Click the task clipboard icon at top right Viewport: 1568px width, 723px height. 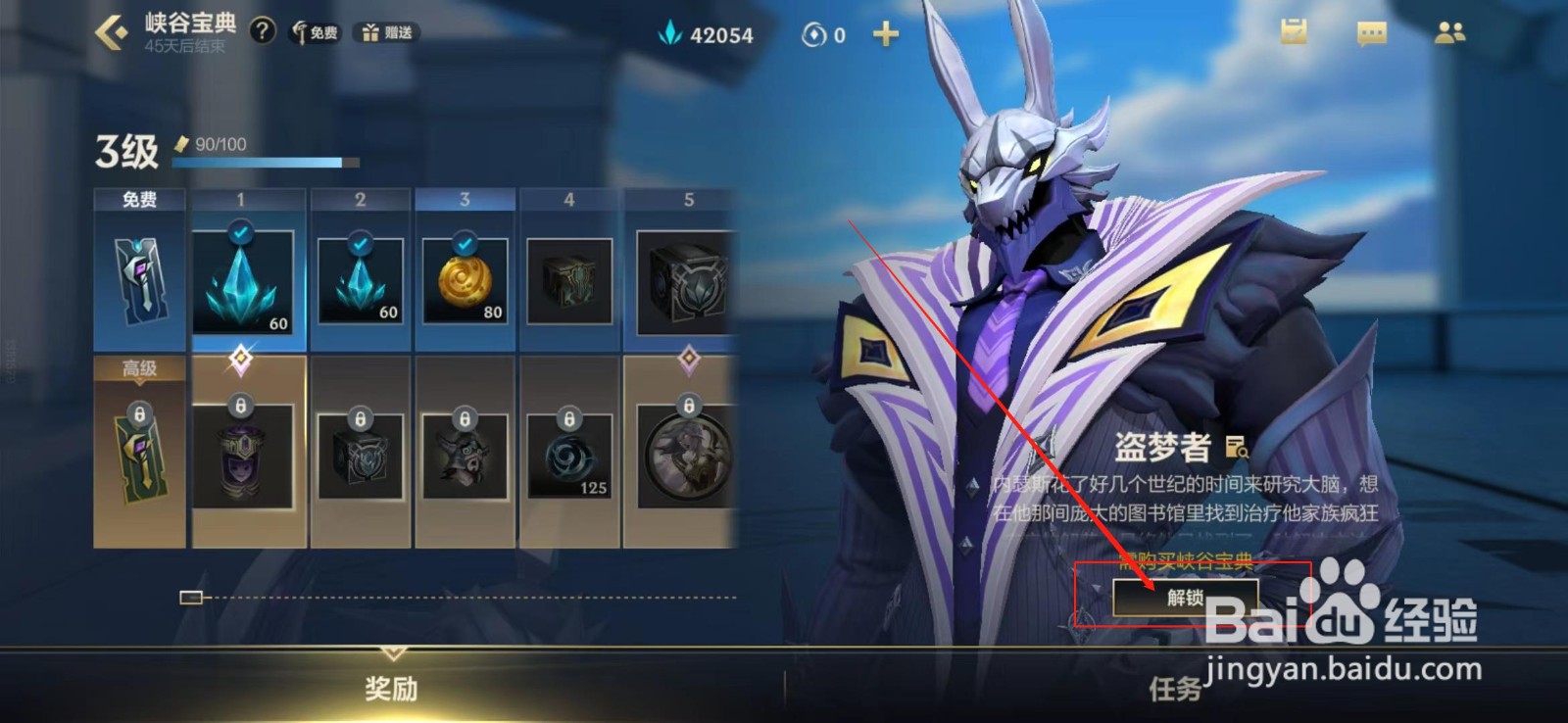(1296, 32)
